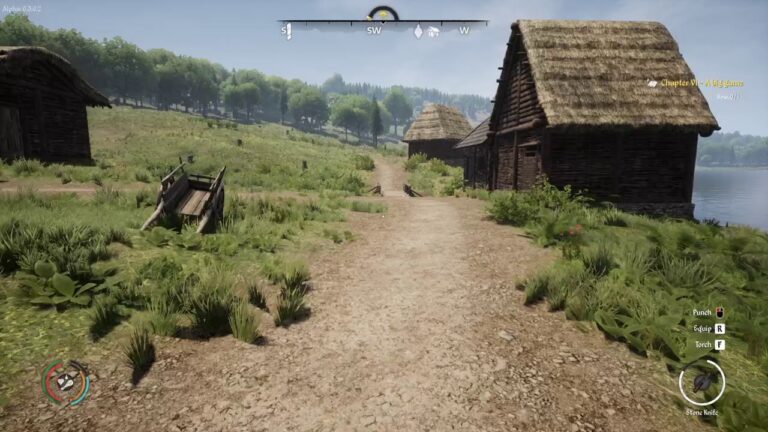This screenshot has height=432, width=768.
Task: Open the Chapter VI quest tracker entry
Action: tap(700, 83)
